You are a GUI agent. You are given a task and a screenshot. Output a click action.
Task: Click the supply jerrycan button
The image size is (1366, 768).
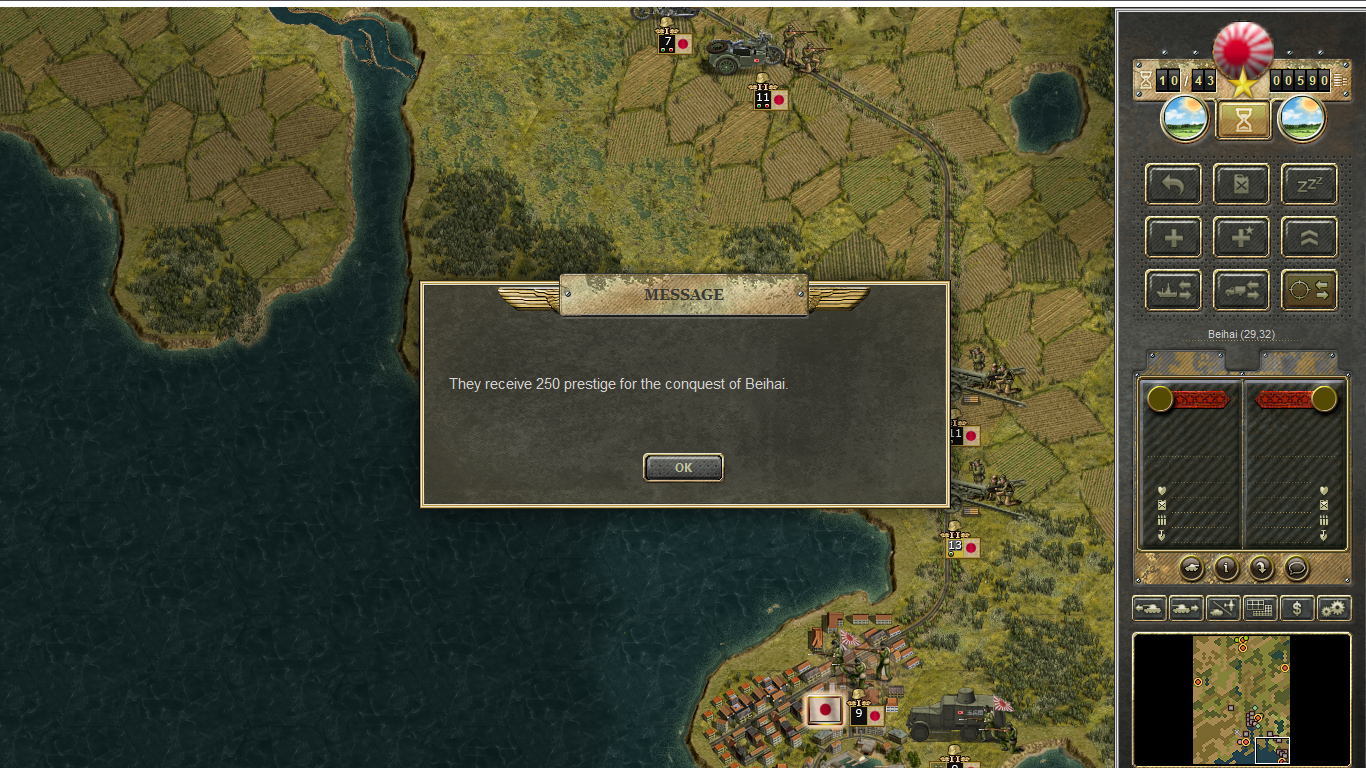coord(1241,185)
